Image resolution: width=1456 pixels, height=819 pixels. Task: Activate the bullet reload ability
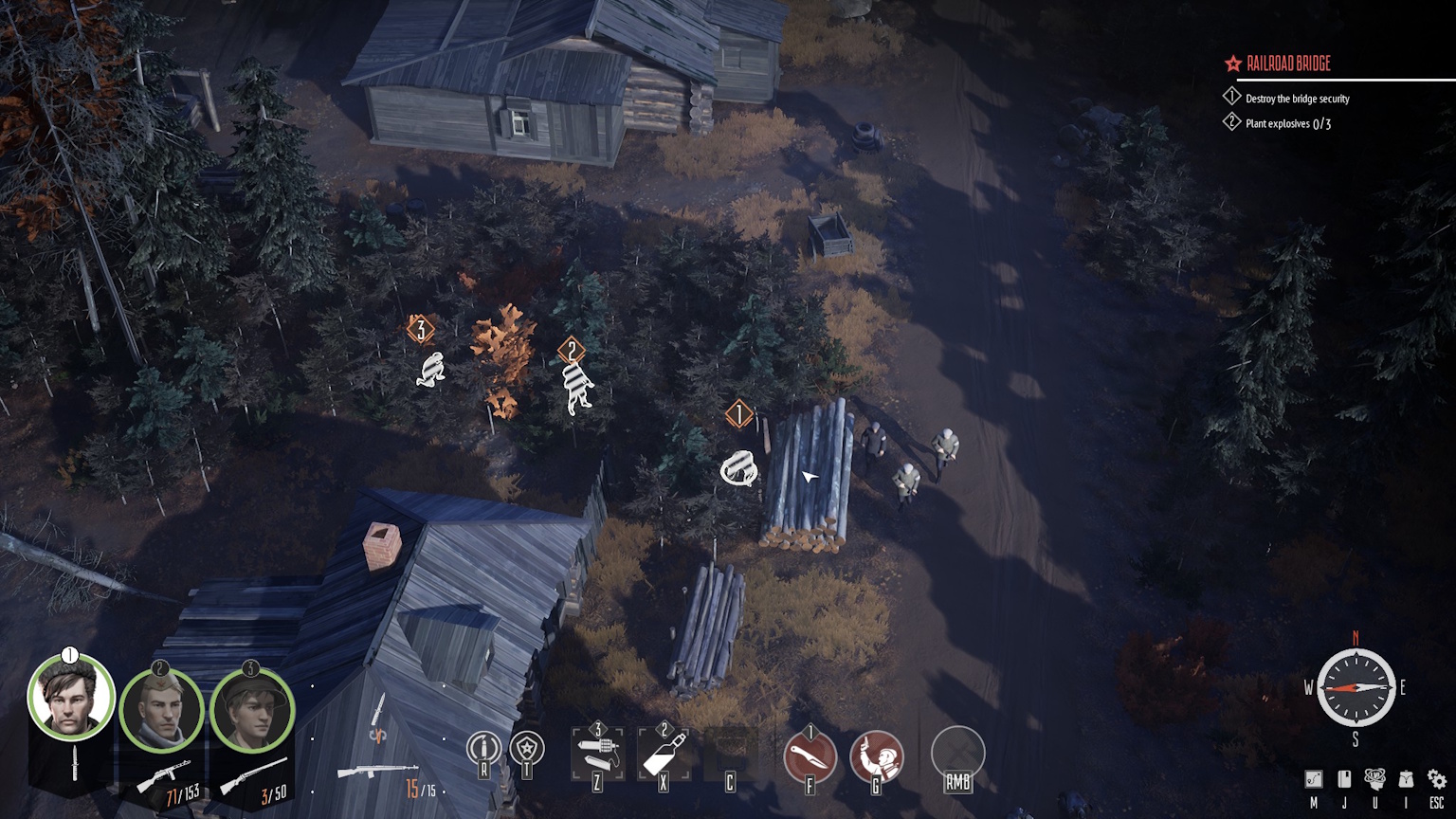point(483,749)
